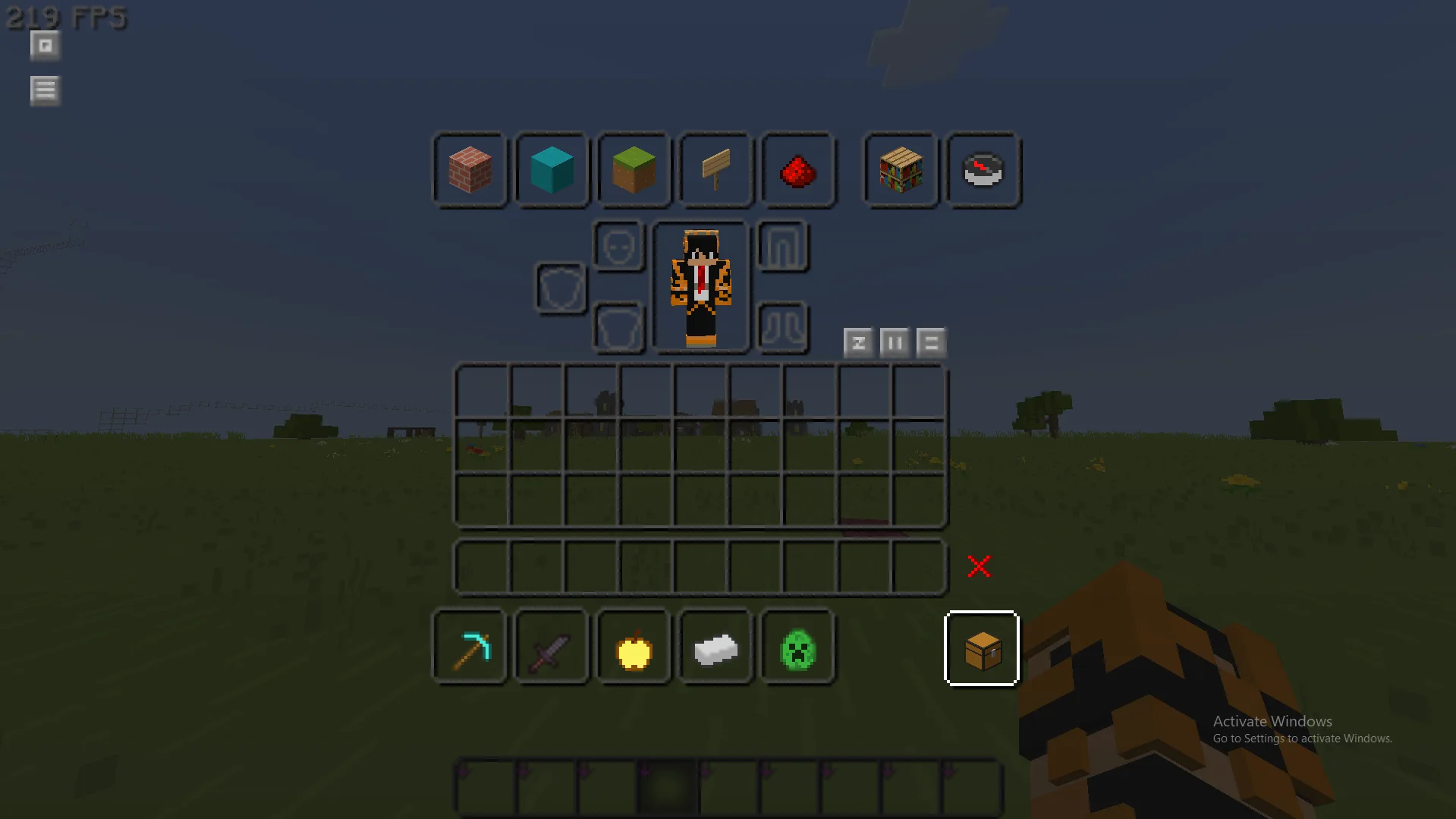Click the empty helmet armor slot
Screen dimensions: 1456x819
pos(619,246)
